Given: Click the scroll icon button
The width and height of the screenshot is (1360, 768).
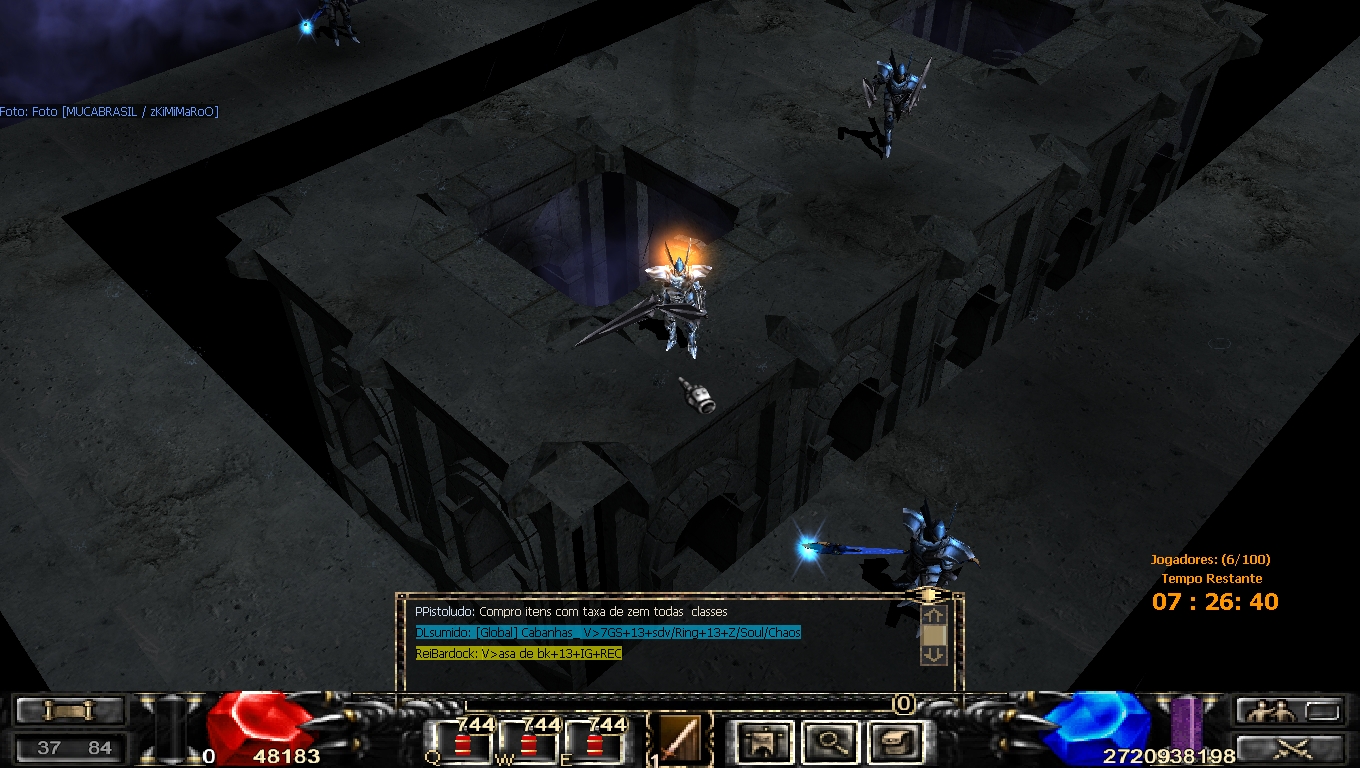Looking at the screenshot, I should [70, 711].
